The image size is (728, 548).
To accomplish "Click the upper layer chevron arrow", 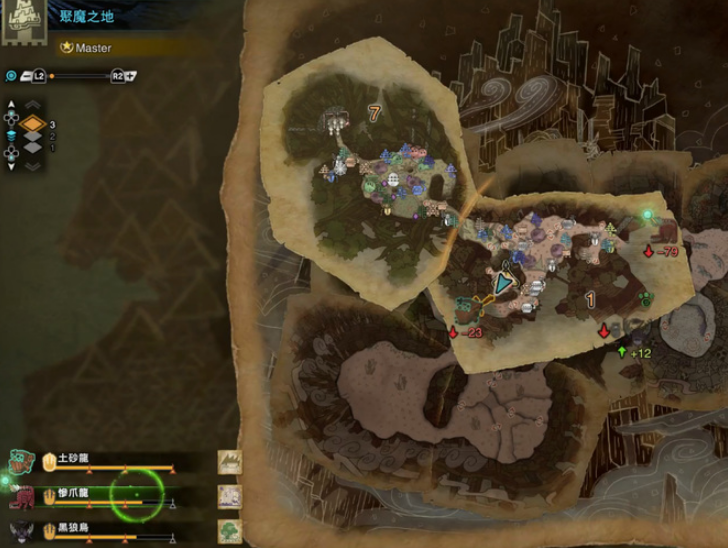I will (x=33, y=104).
